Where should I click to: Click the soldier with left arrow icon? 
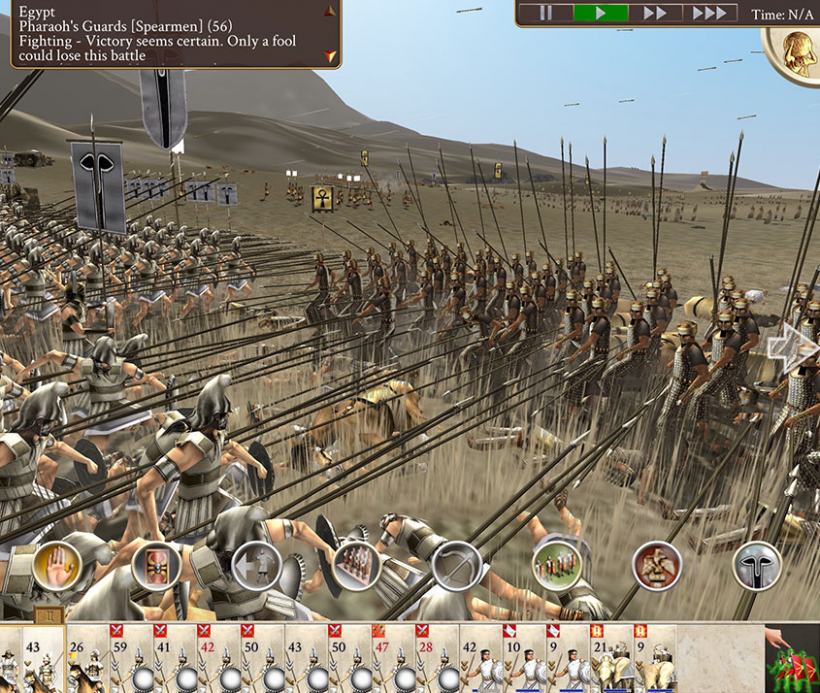point(256,566)
